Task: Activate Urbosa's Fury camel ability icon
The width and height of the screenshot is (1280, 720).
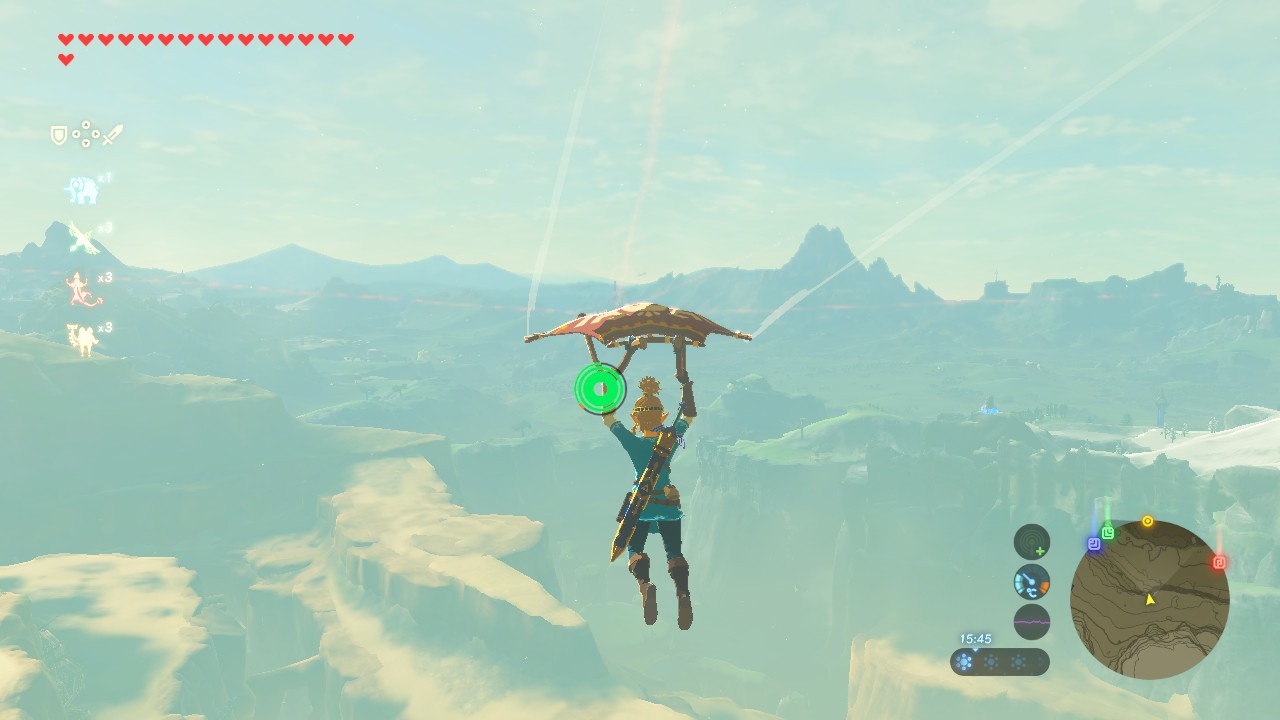Action: coord(82,339)
